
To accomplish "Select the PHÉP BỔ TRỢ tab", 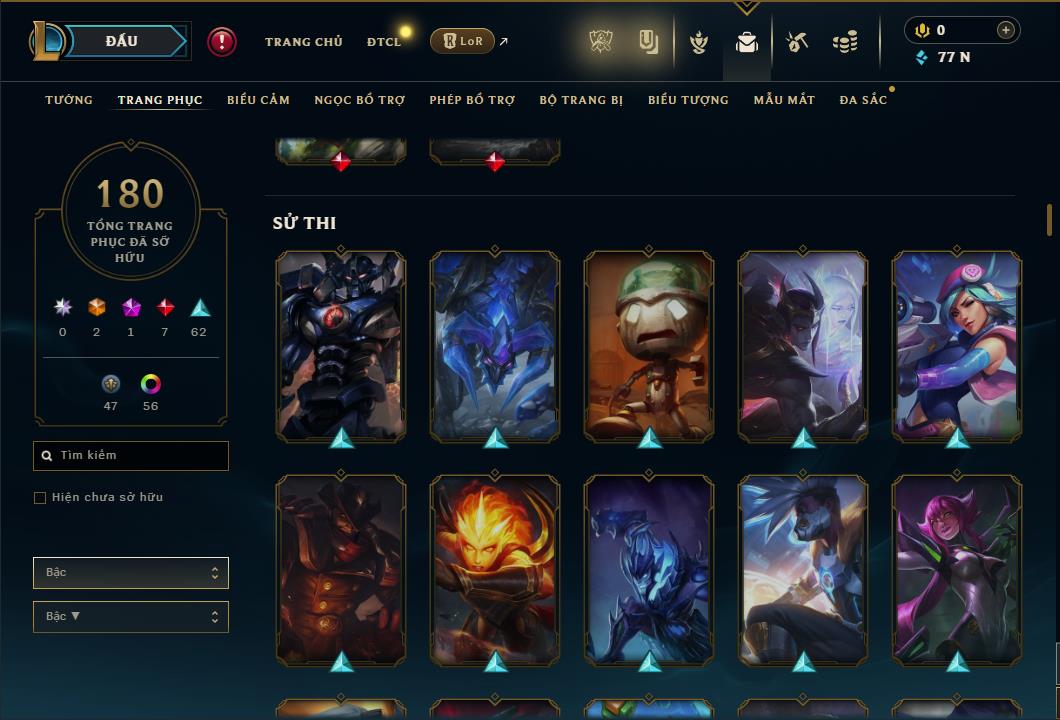I will [472, 100].
